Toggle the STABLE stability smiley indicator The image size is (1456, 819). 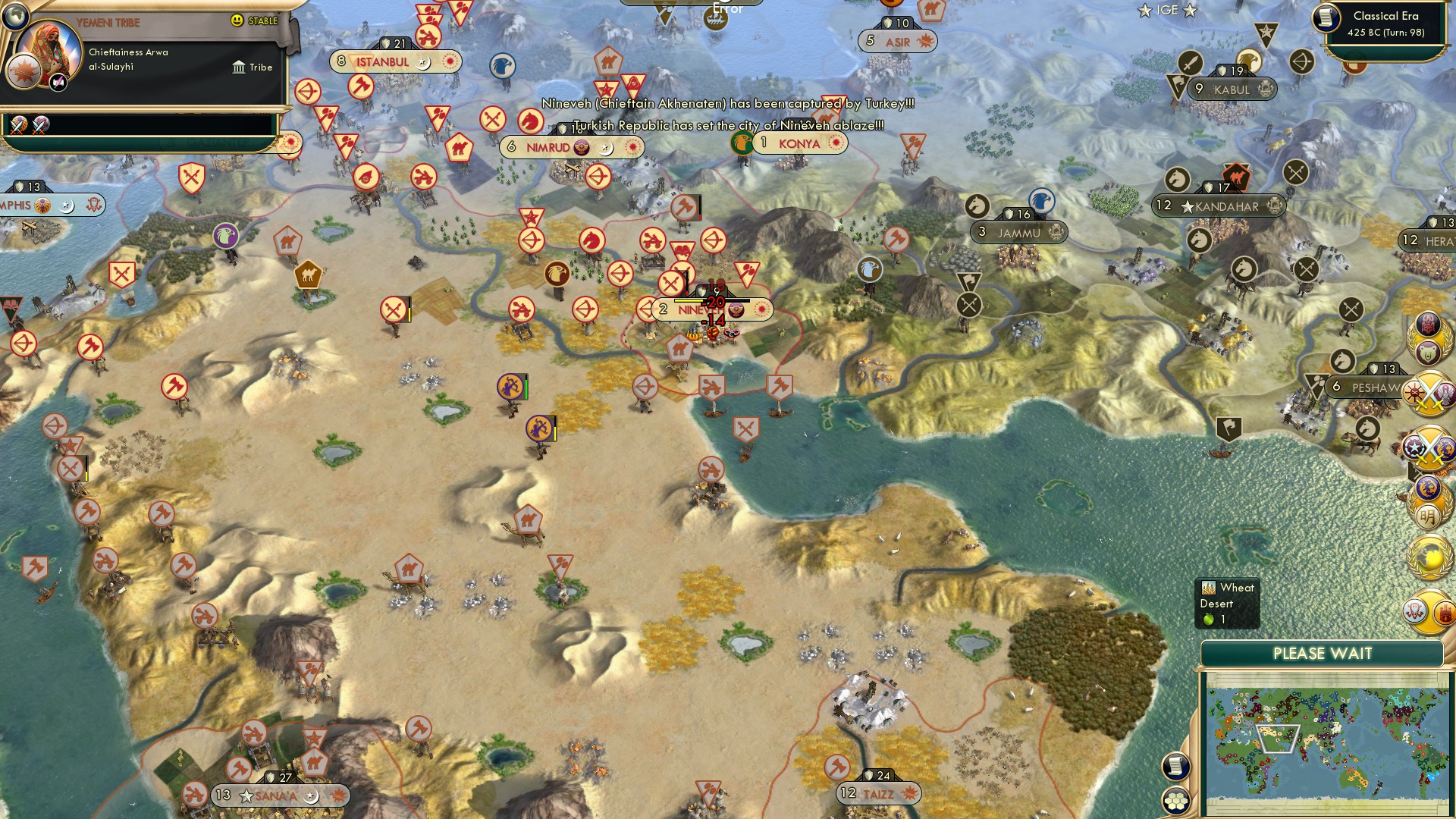pyautogui.click(x=238, y=20)
